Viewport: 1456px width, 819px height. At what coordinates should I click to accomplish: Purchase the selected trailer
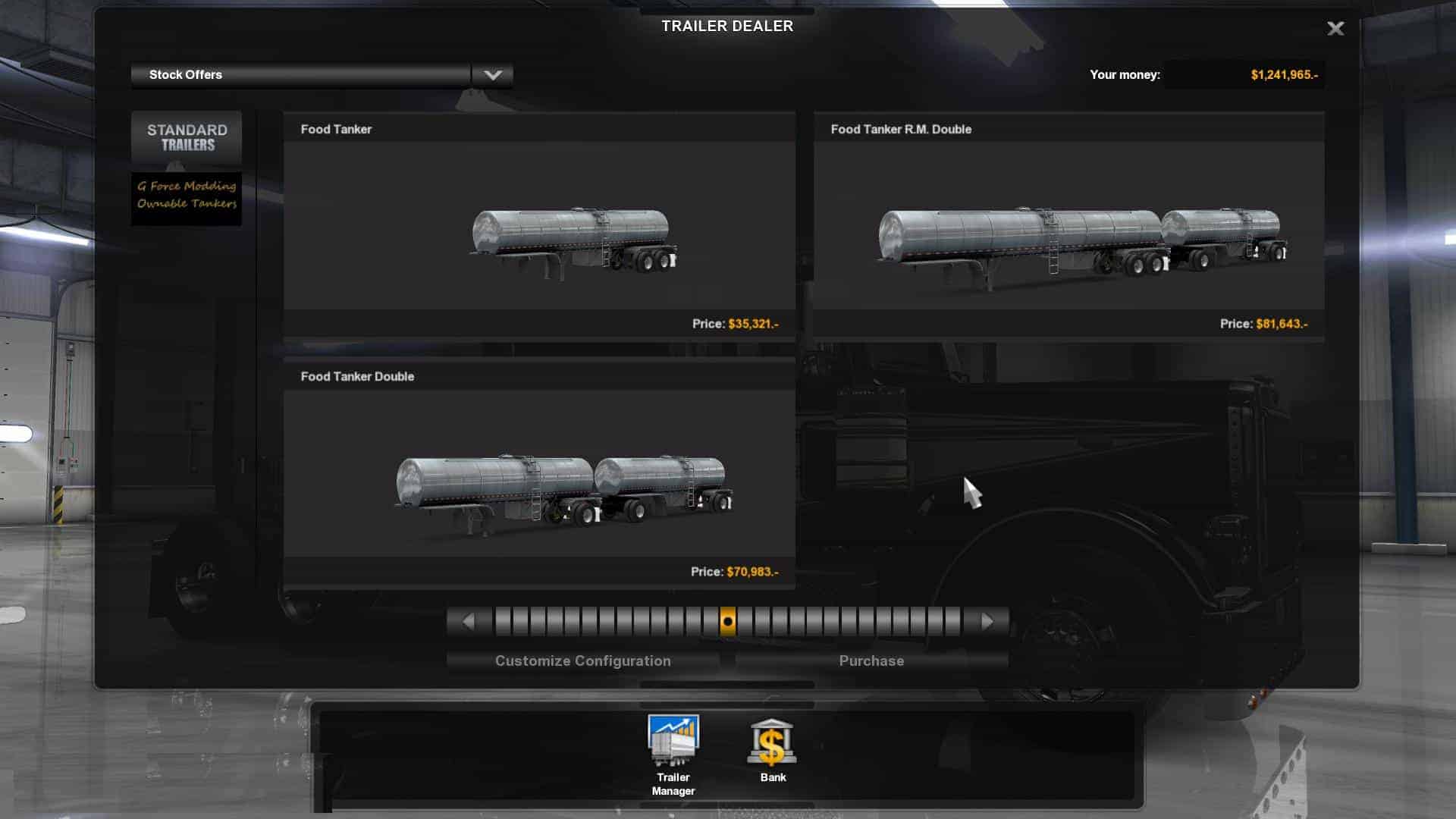871,661
